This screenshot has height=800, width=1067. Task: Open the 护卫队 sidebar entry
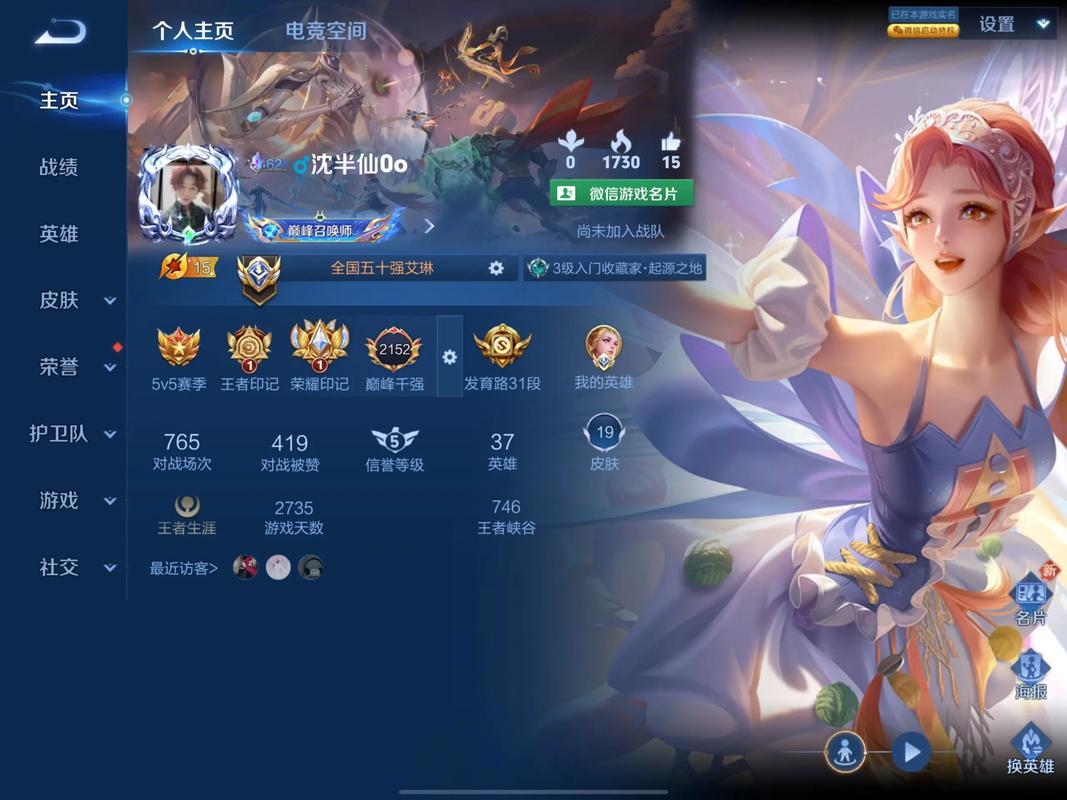pyautogui.click(x=74, y=434)
